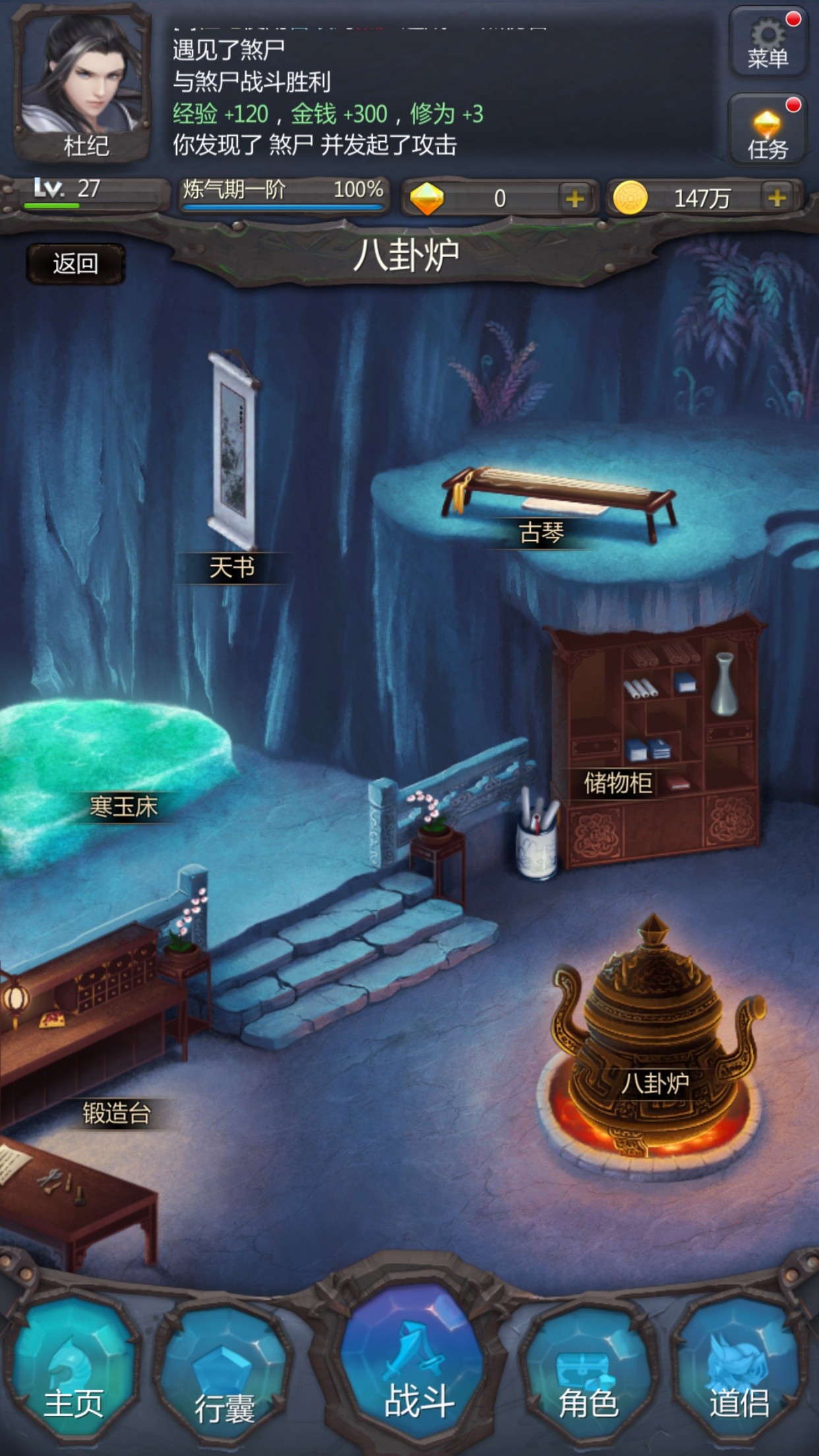Add gold with the coin plus button
The width and height of the screenshot is (819, 1456).
pos(777,198)
